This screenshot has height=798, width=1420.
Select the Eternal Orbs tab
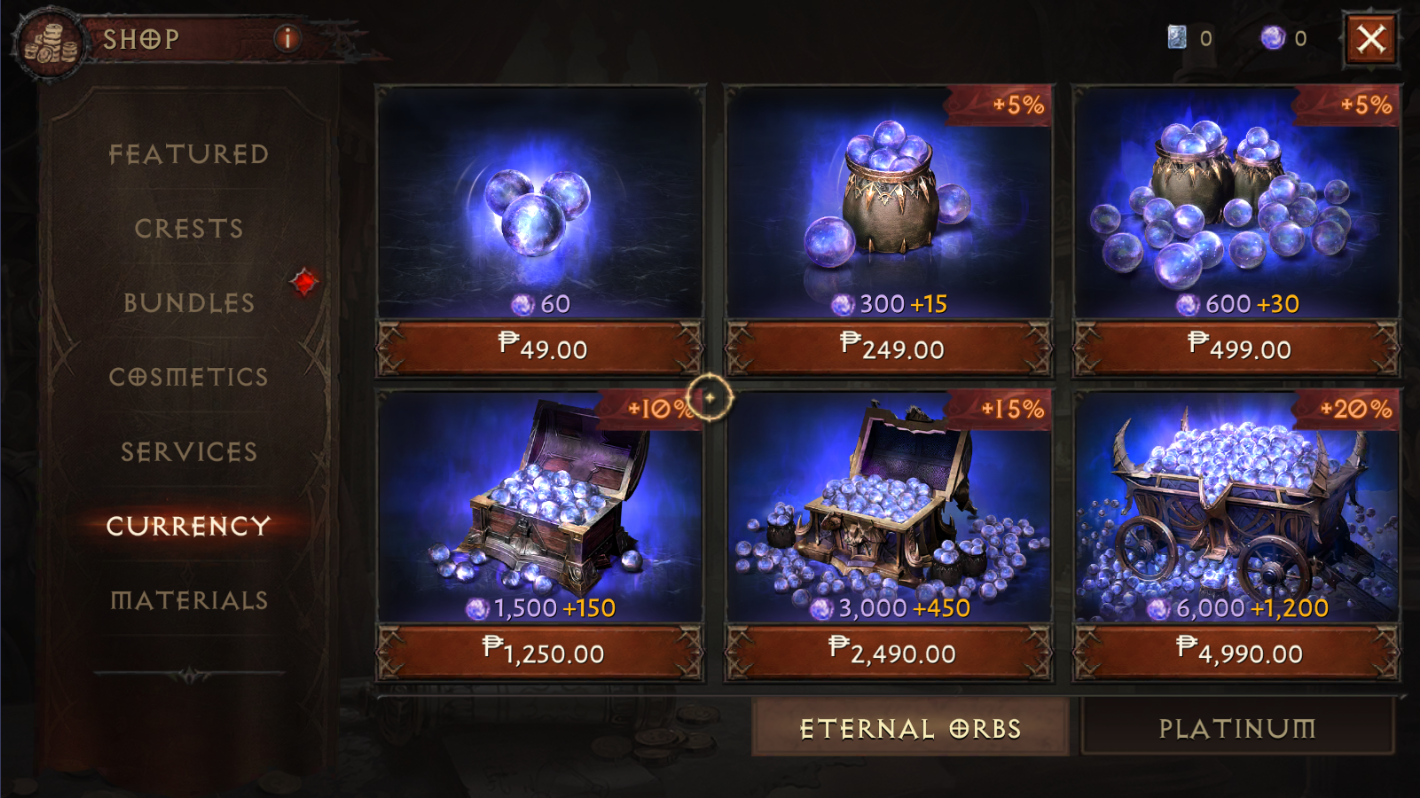point(912,729)
